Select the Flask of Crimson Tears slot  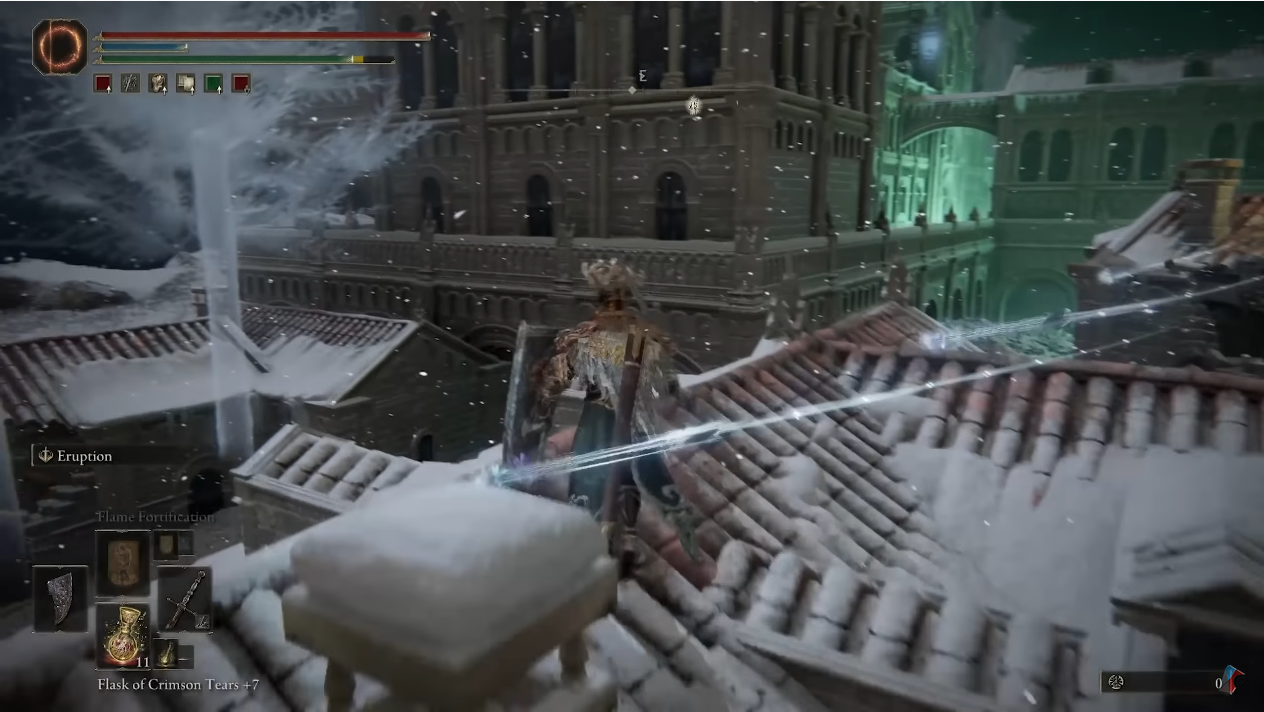pyautogui.click(x=122, y=635)
